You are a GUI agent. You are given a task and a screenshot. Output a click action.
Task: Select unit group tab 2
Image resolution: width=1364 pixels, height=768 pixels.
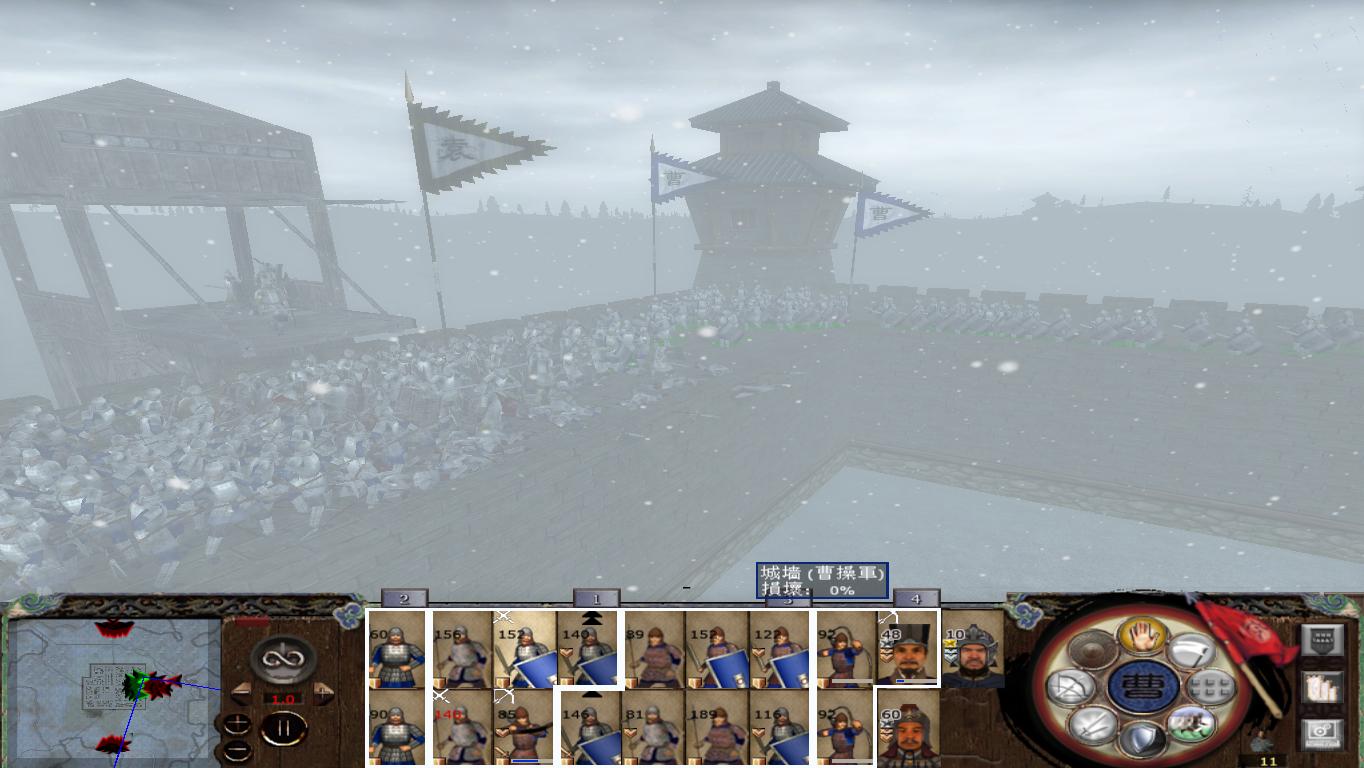tap(402, 598)
